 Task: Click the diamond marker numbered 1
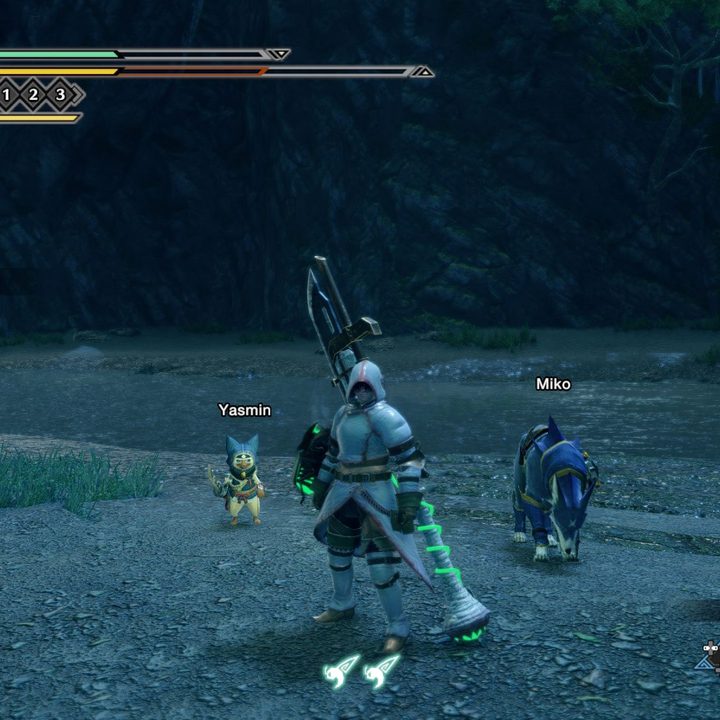tap(6, 95)
